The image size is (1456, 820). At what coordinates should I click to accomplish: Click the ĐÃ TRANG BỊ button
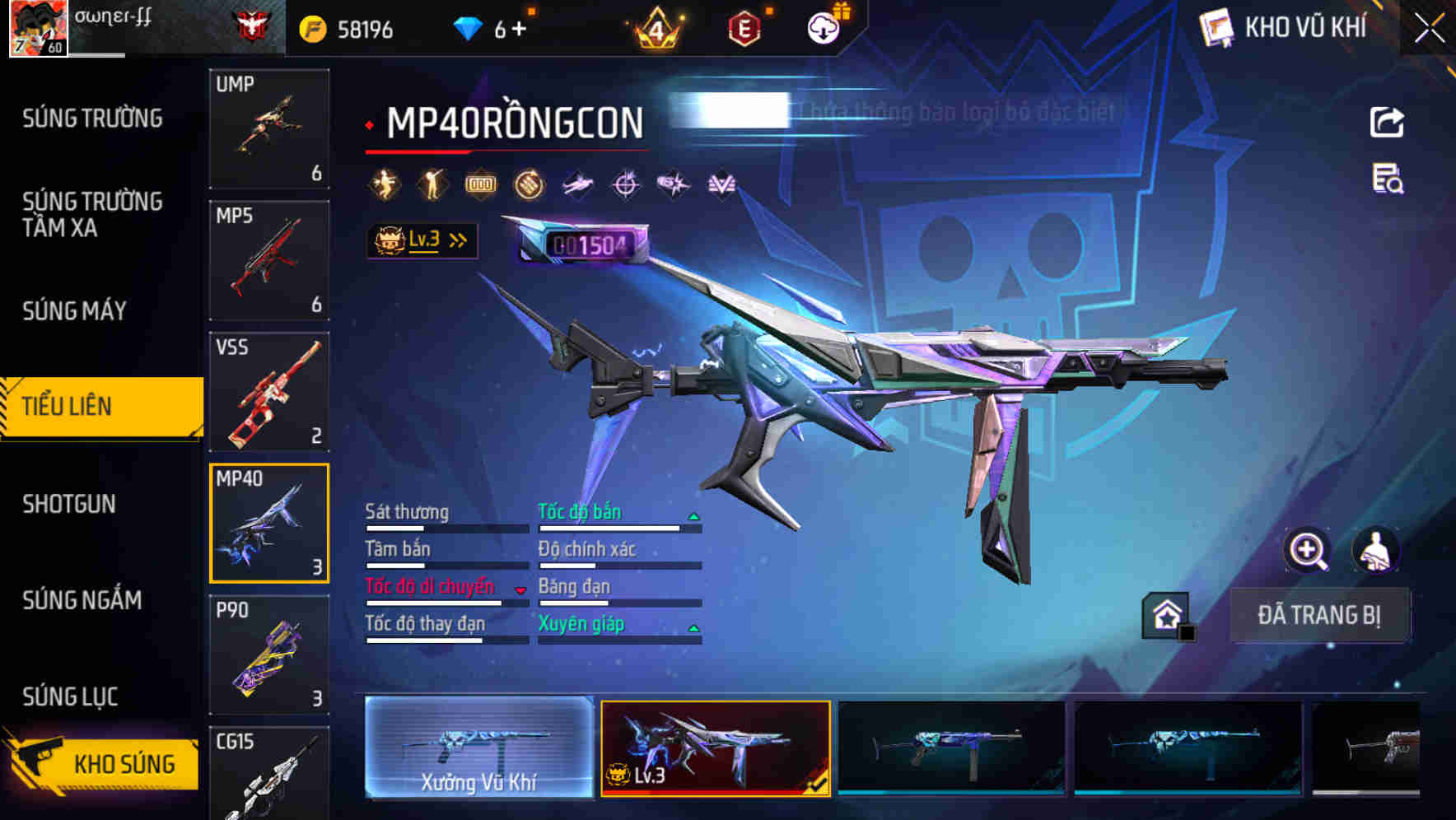pyautogui.click(x=1320, y=614)
